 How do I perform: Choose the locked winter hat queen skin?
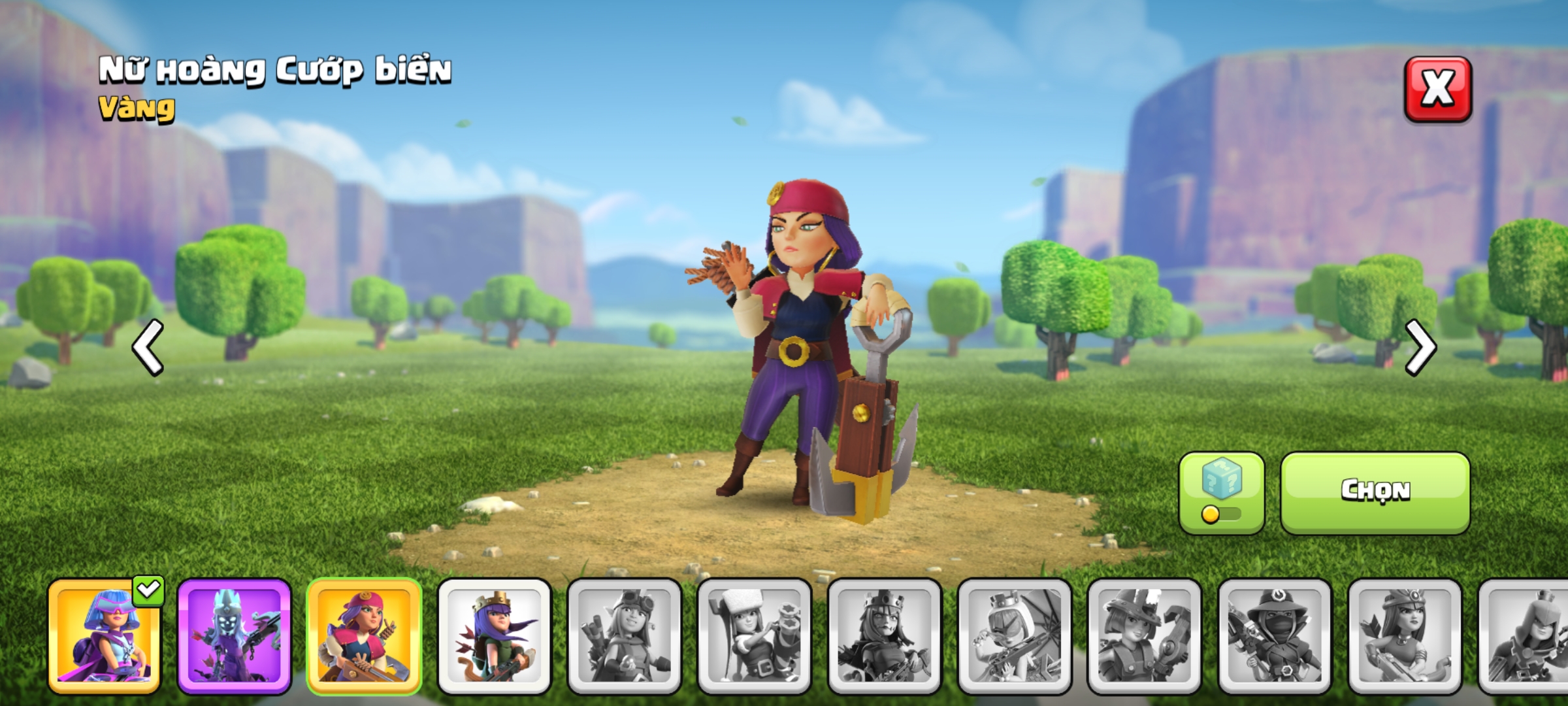755,635
